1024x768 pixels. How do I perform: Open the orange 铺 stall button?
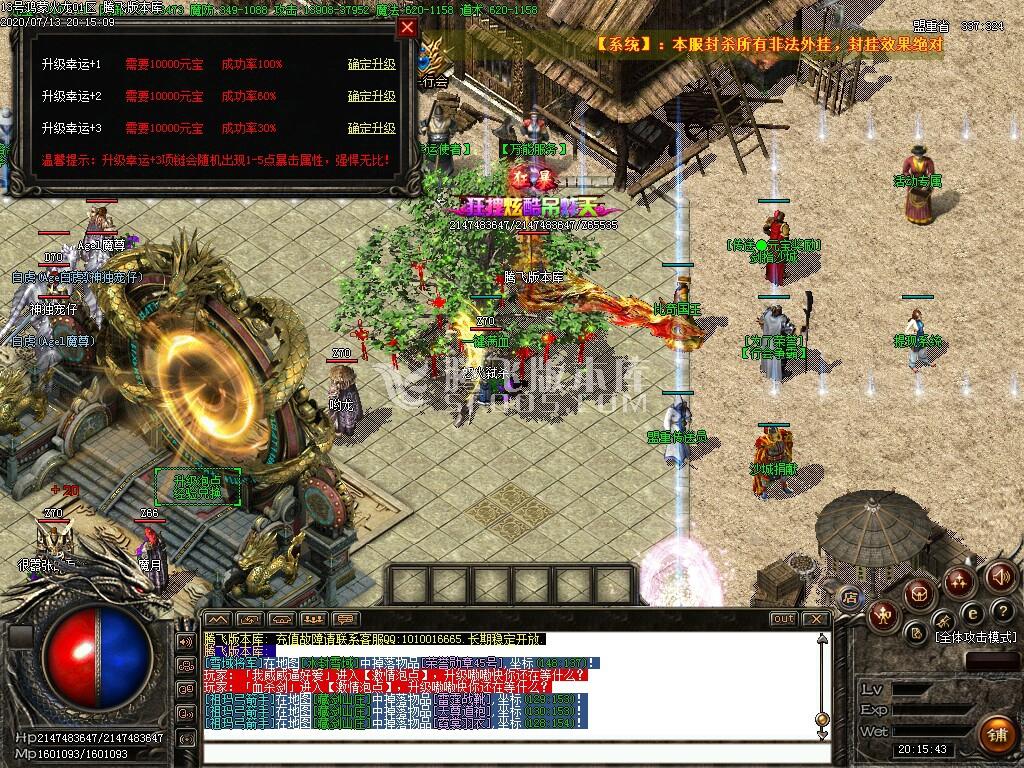click(x=995, y=734)
